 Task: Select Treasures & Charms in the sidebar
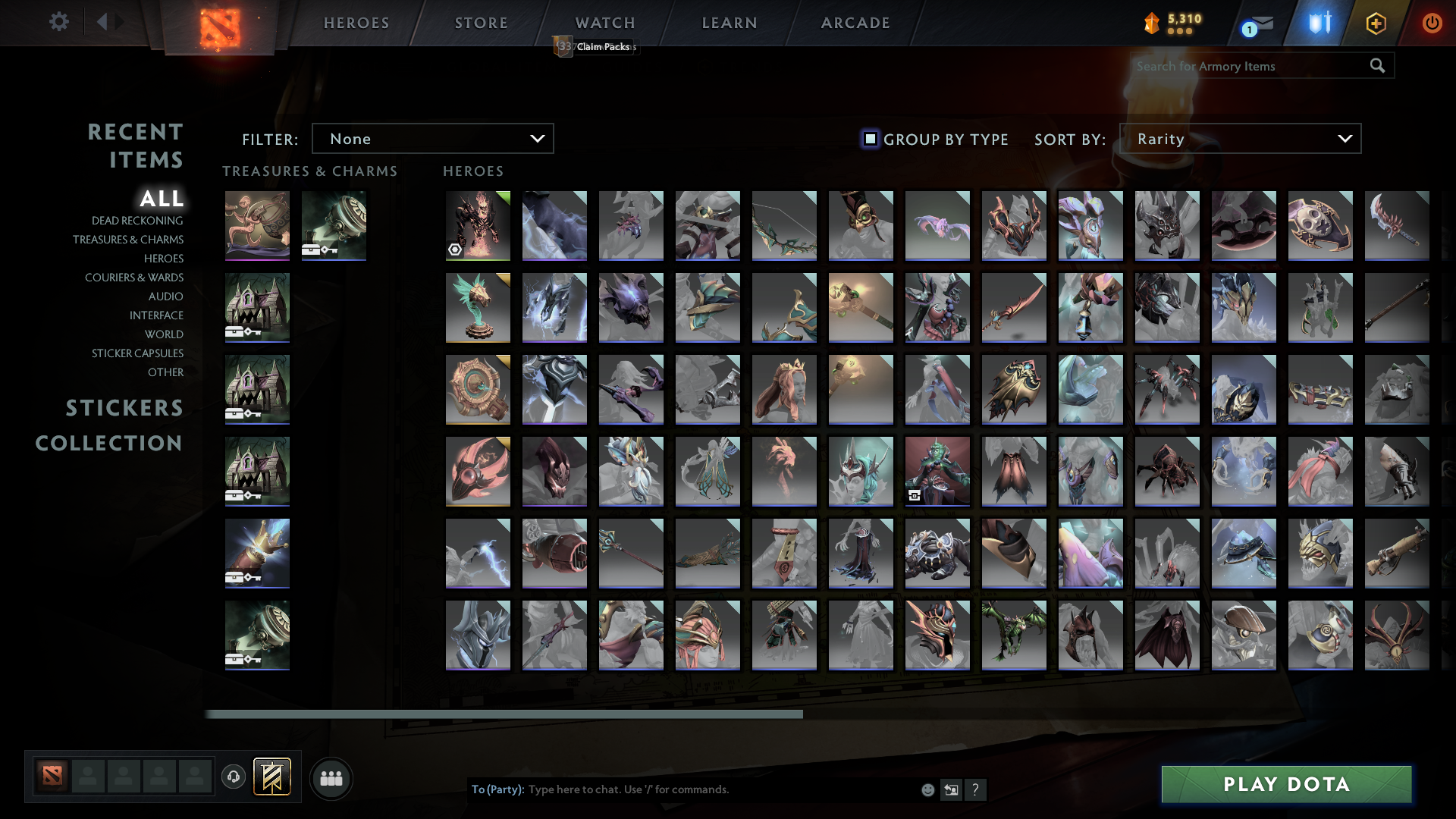(129, 240)
